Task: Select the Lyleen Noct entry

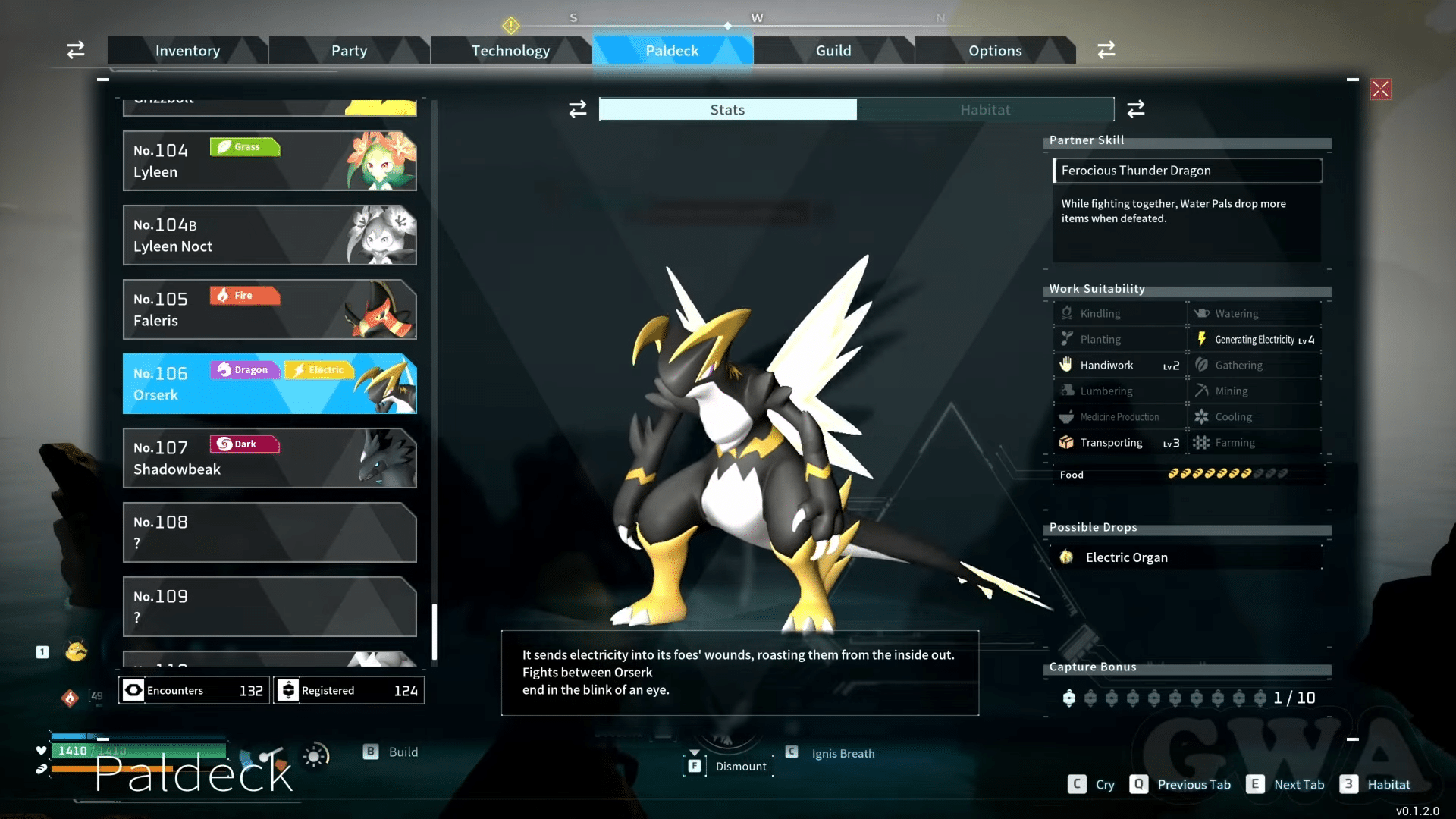Action: [x=269, y=235]
